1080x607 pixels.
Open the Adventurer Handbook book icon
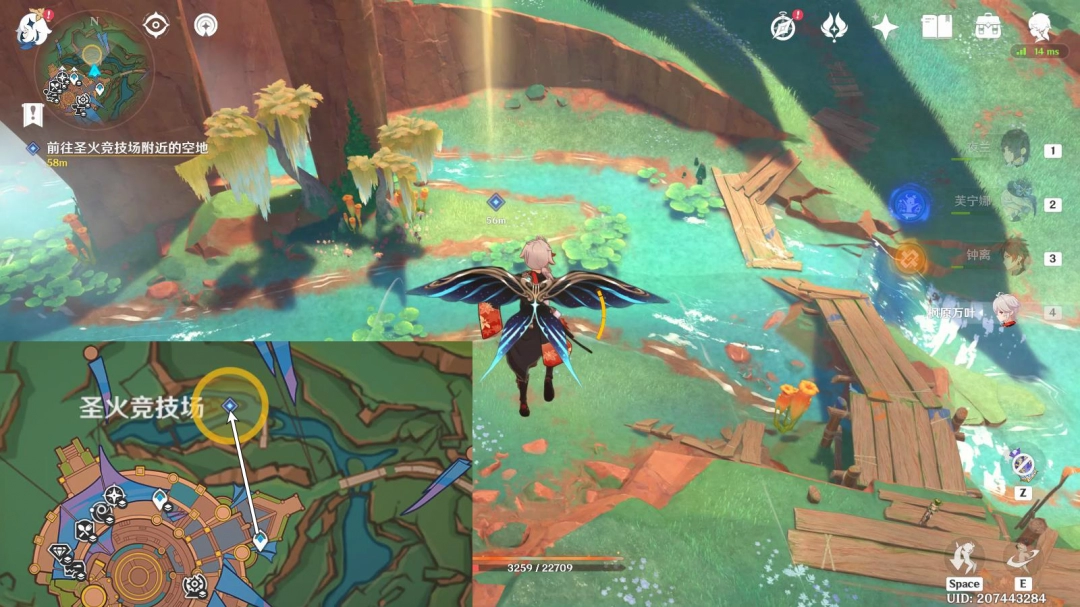[937, 27]
